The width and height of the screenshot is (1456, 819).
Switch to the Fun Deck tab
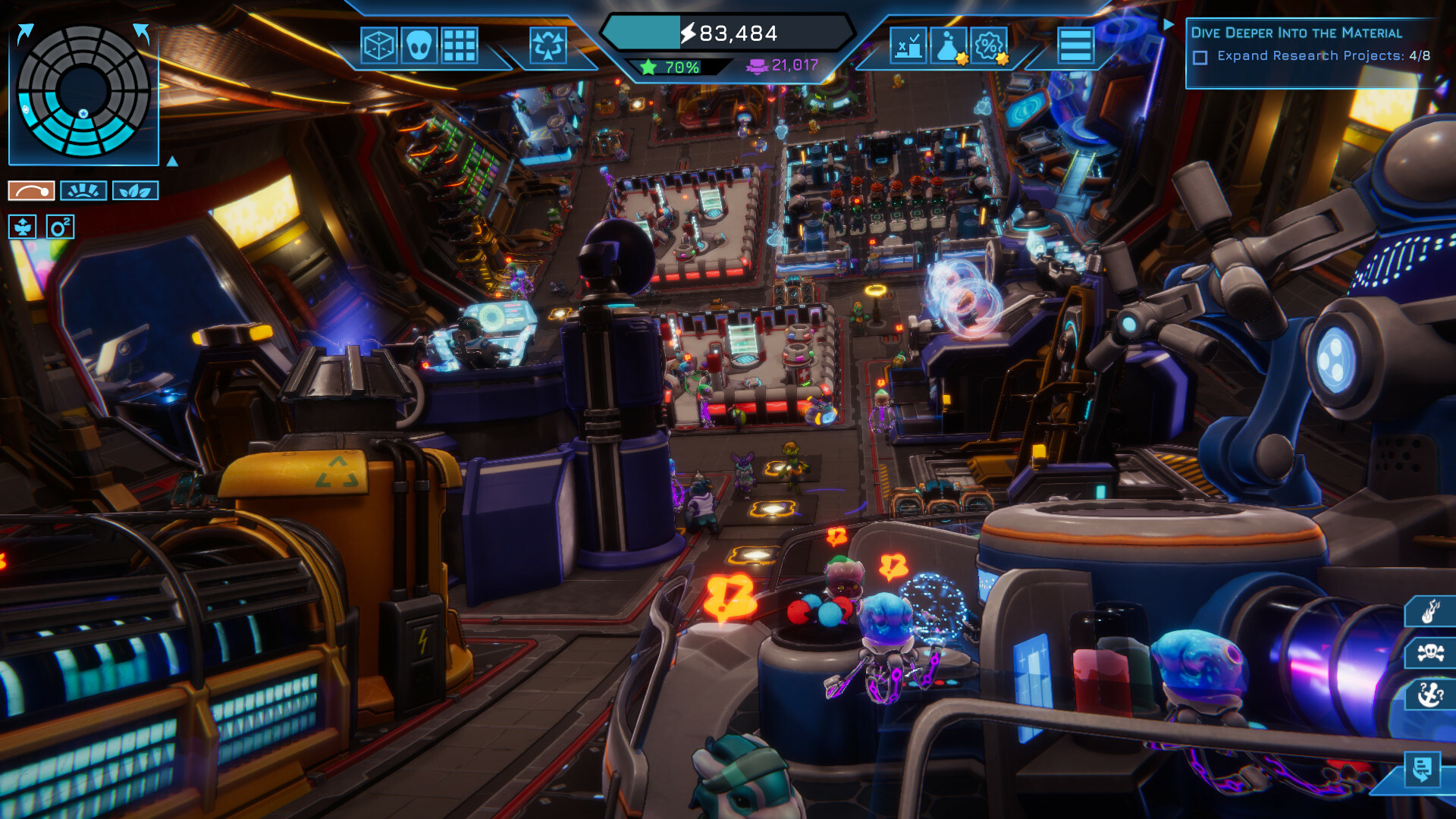pos(83,190)
